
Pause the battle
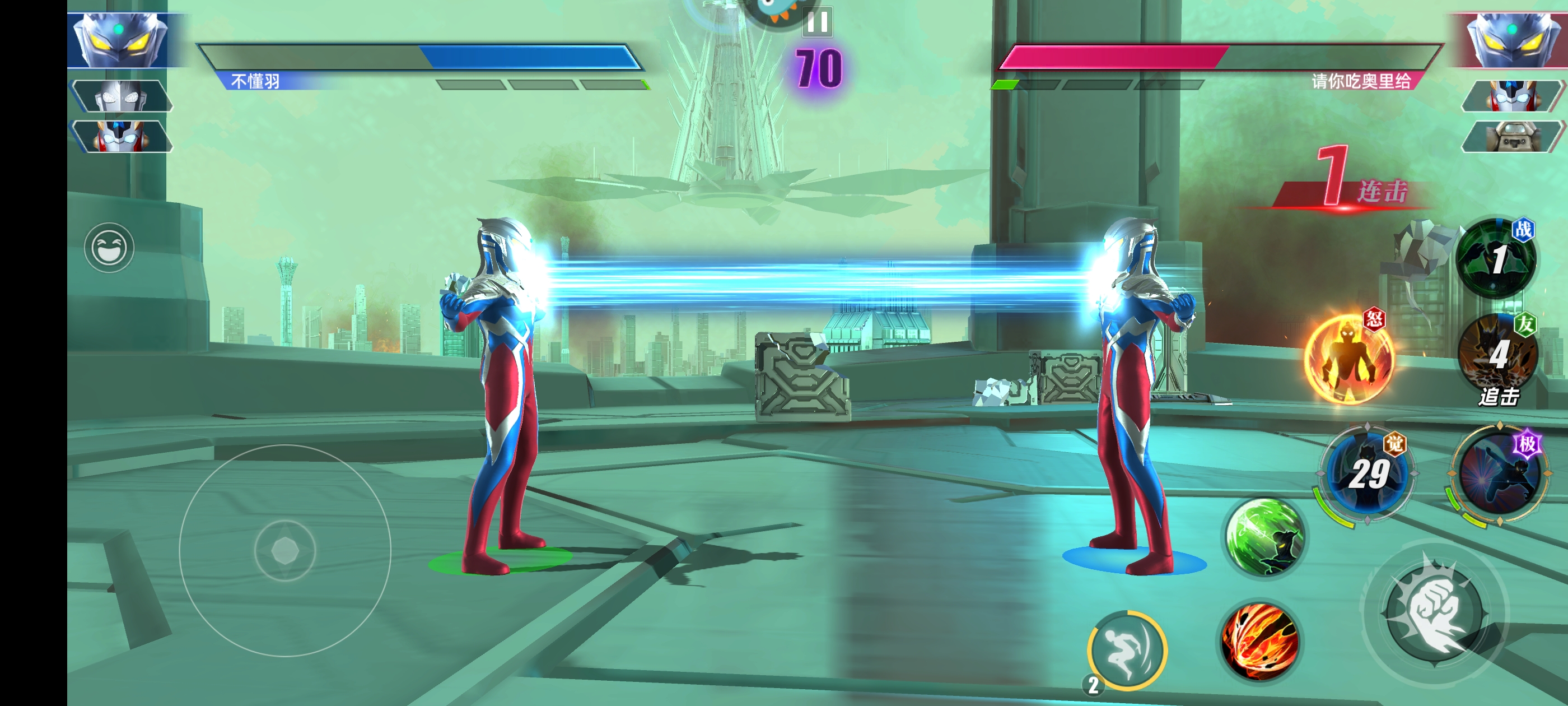[x=817, y=22]
